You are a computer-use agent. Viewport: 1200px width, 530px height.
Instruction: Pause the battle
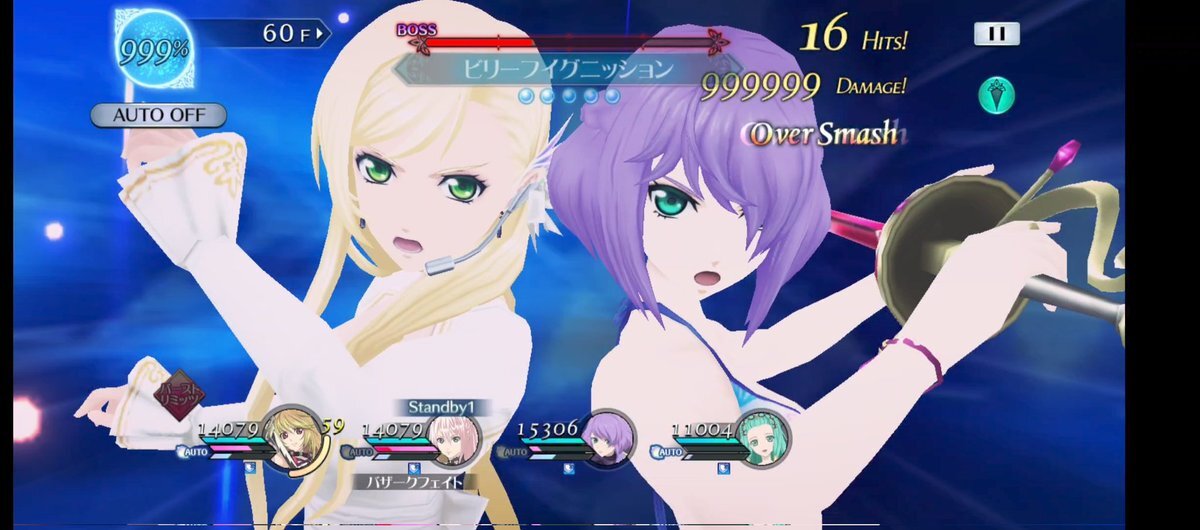[996, 33]
